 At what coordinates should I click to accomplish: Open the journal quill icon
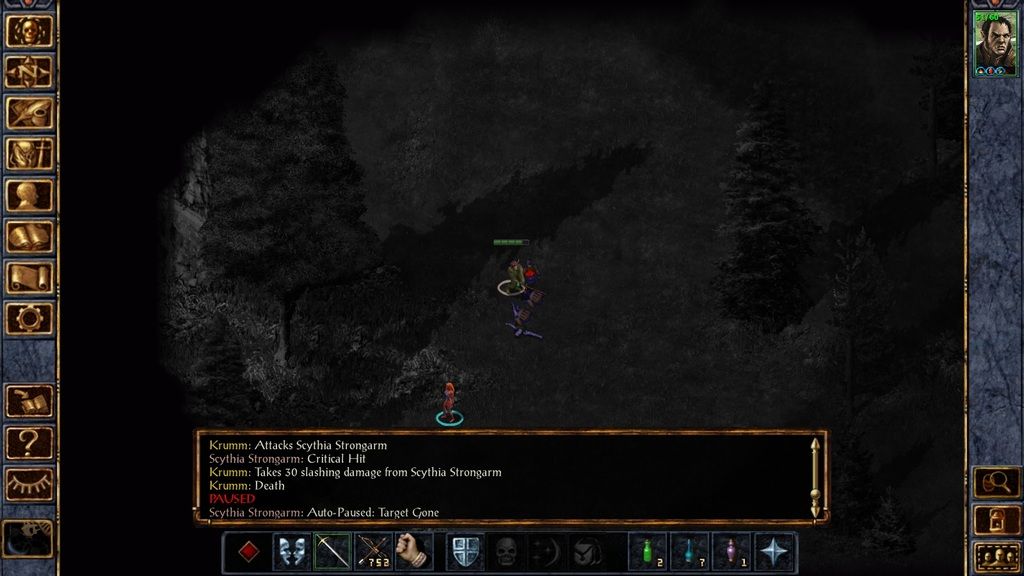(x=29, y=113)
